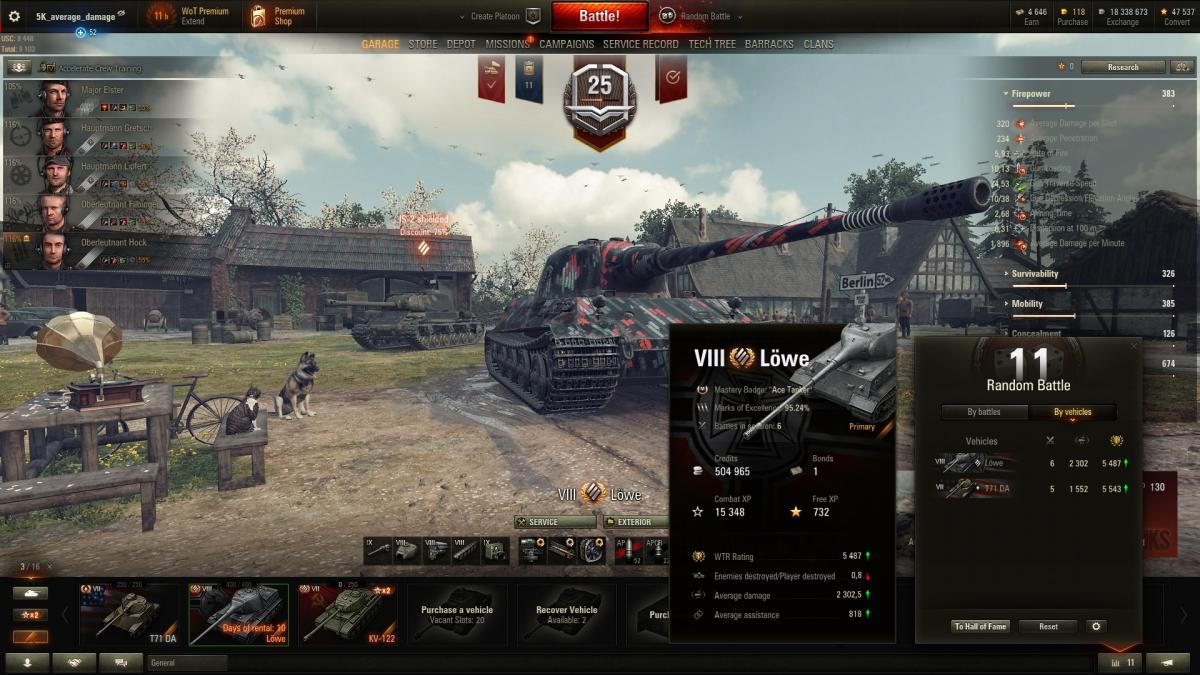Open the Clans menu
Image resolution: width=1200 pixels, height=675 pixels.
(x=818, y=44)
